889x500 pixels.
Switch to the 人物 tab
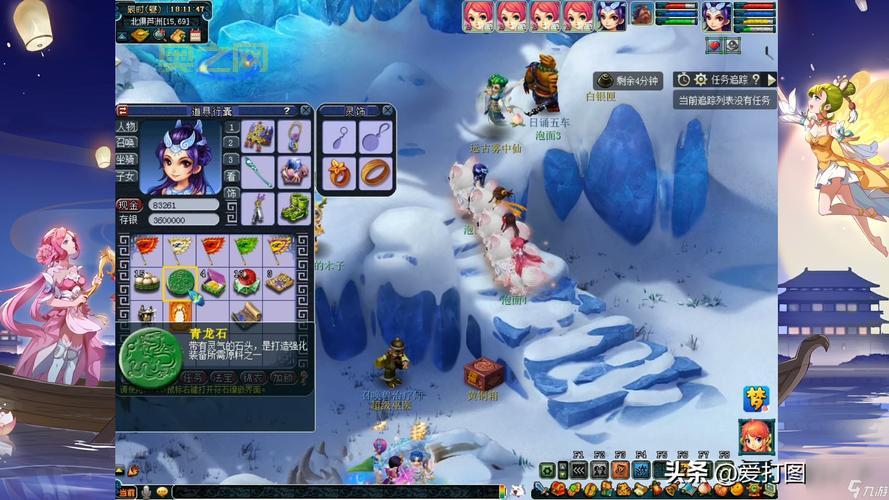pos(126,127)
